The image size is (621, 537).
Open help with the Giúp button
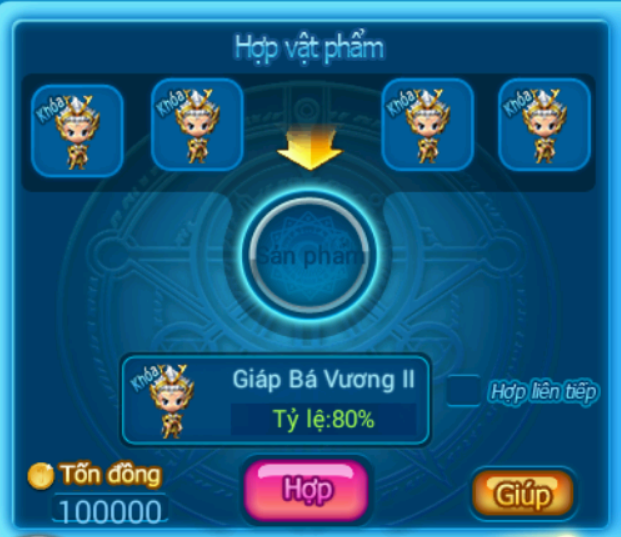click(523, 493)
